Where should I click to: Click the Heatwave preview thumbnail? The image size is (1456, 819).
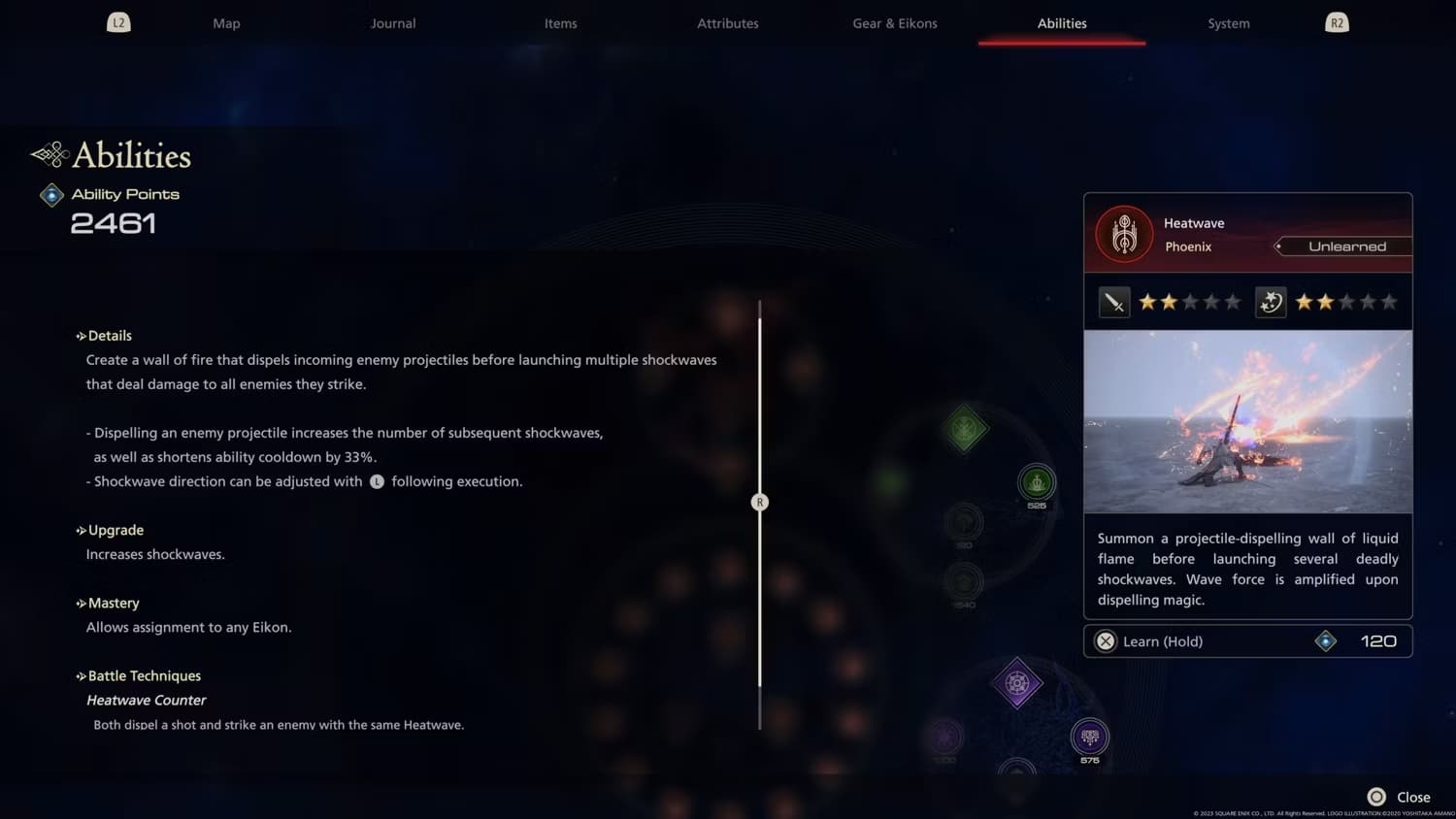(x=1247, y=421)
